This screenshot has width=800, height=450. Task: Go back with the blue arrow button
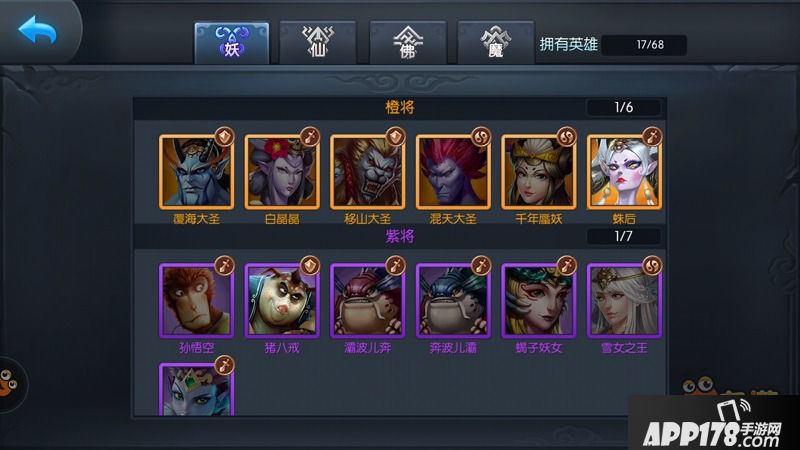pos(38,31)
